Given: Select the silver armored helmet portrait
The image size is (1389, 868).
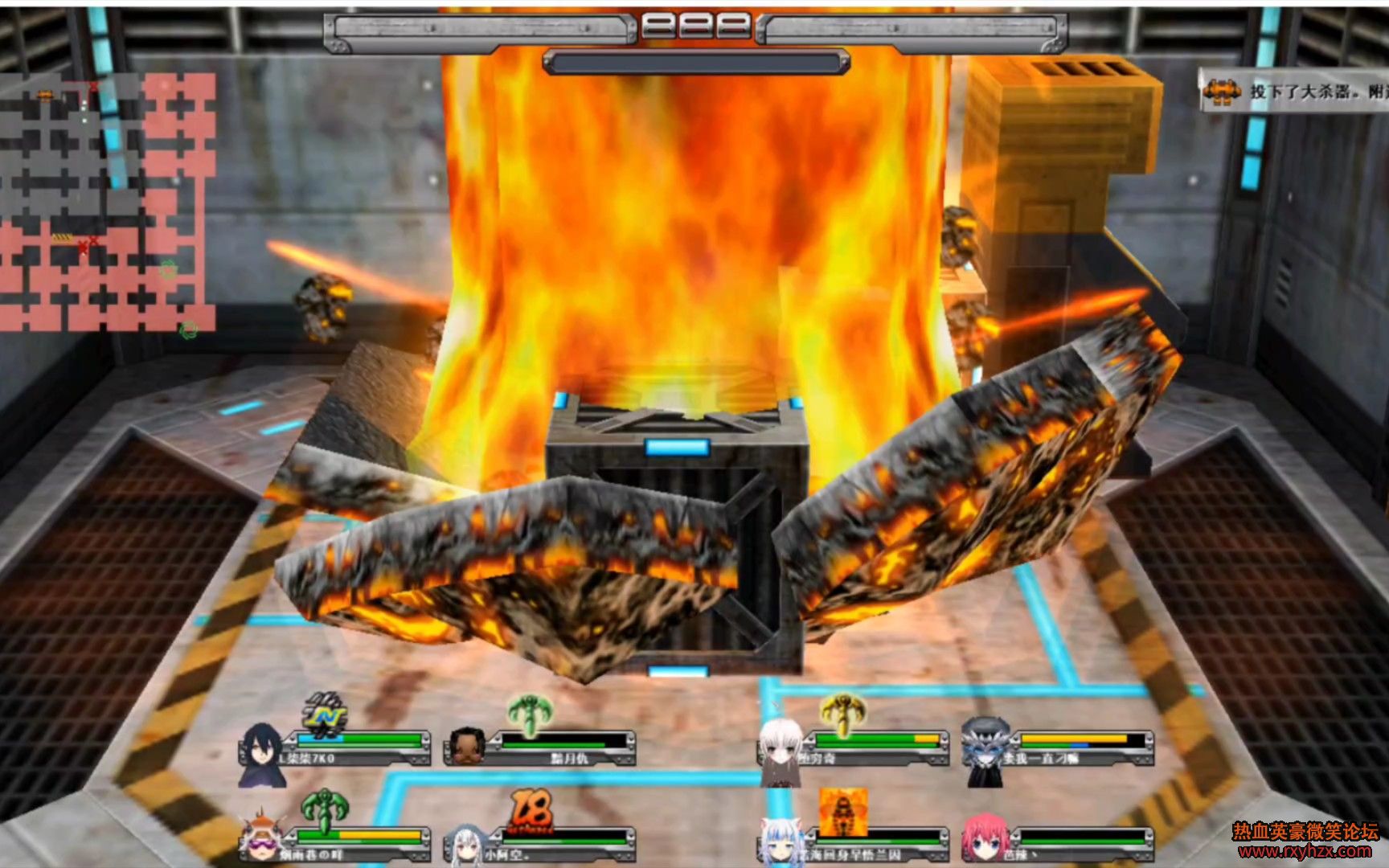Looking at the screenshot, I should 985,751.
